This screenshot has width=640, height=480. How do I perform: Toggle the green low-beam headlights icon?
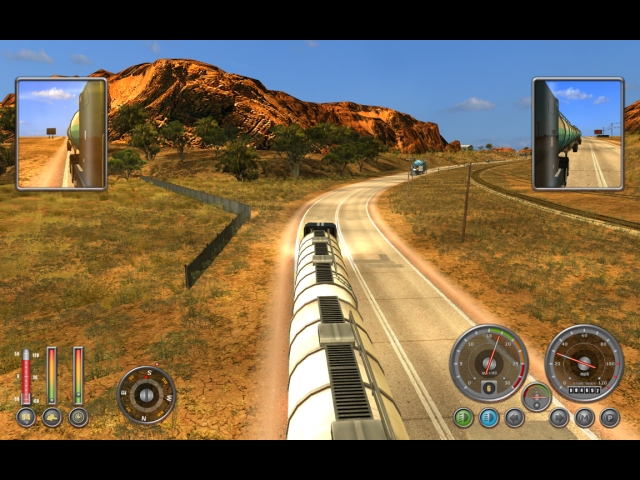point(463,418)
